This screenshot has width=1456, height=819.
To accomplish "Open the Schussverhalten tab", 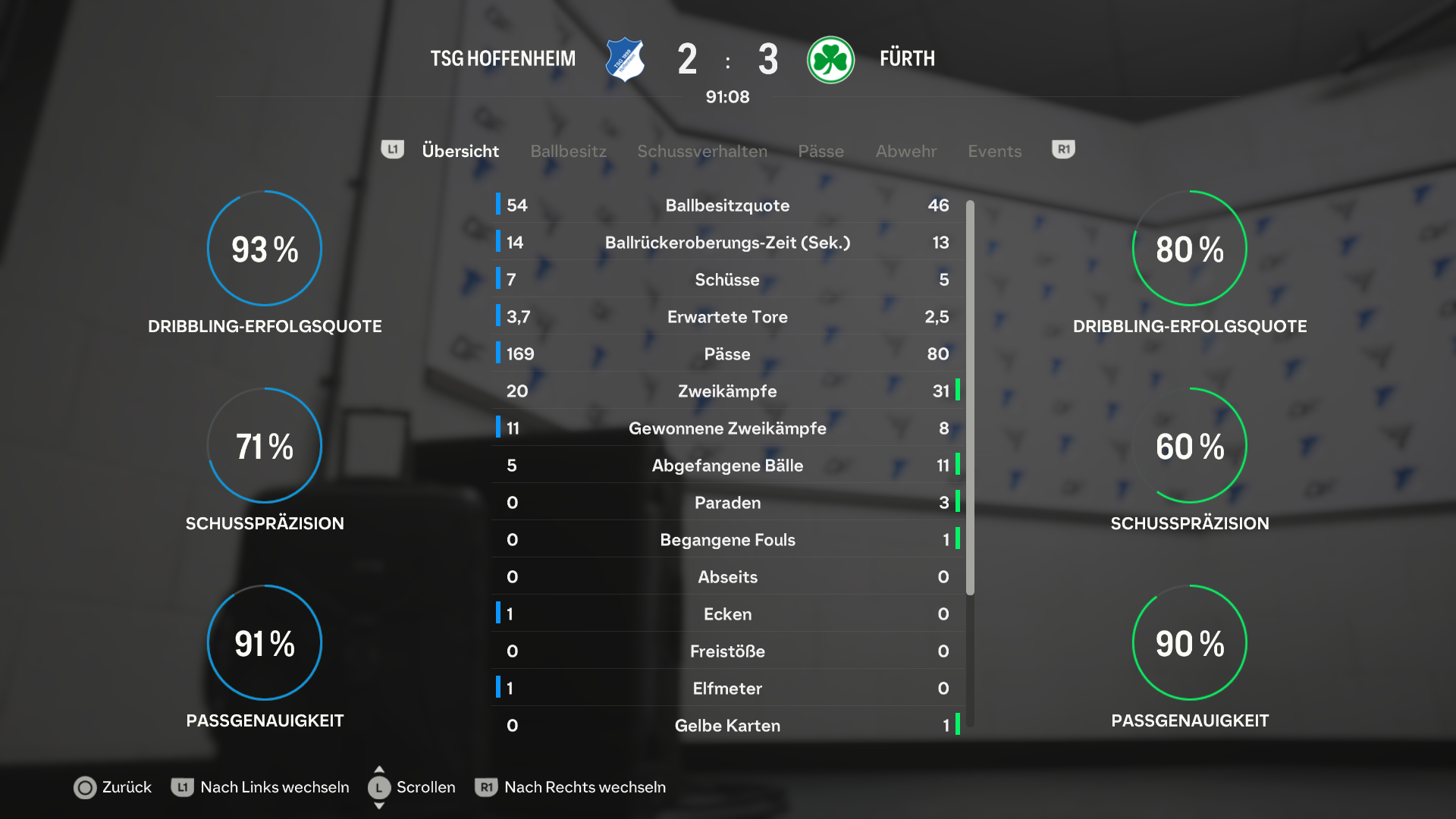I will coord(701,151).
